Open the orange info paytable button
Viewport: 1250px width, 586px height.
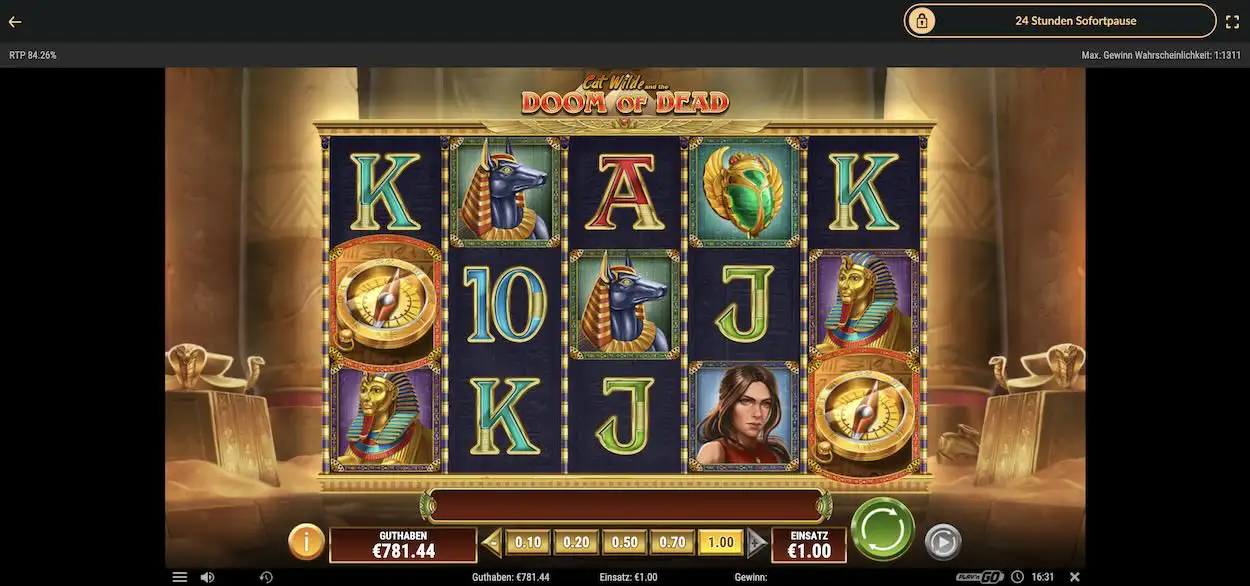pyautogui.click(x=306, y=542)
